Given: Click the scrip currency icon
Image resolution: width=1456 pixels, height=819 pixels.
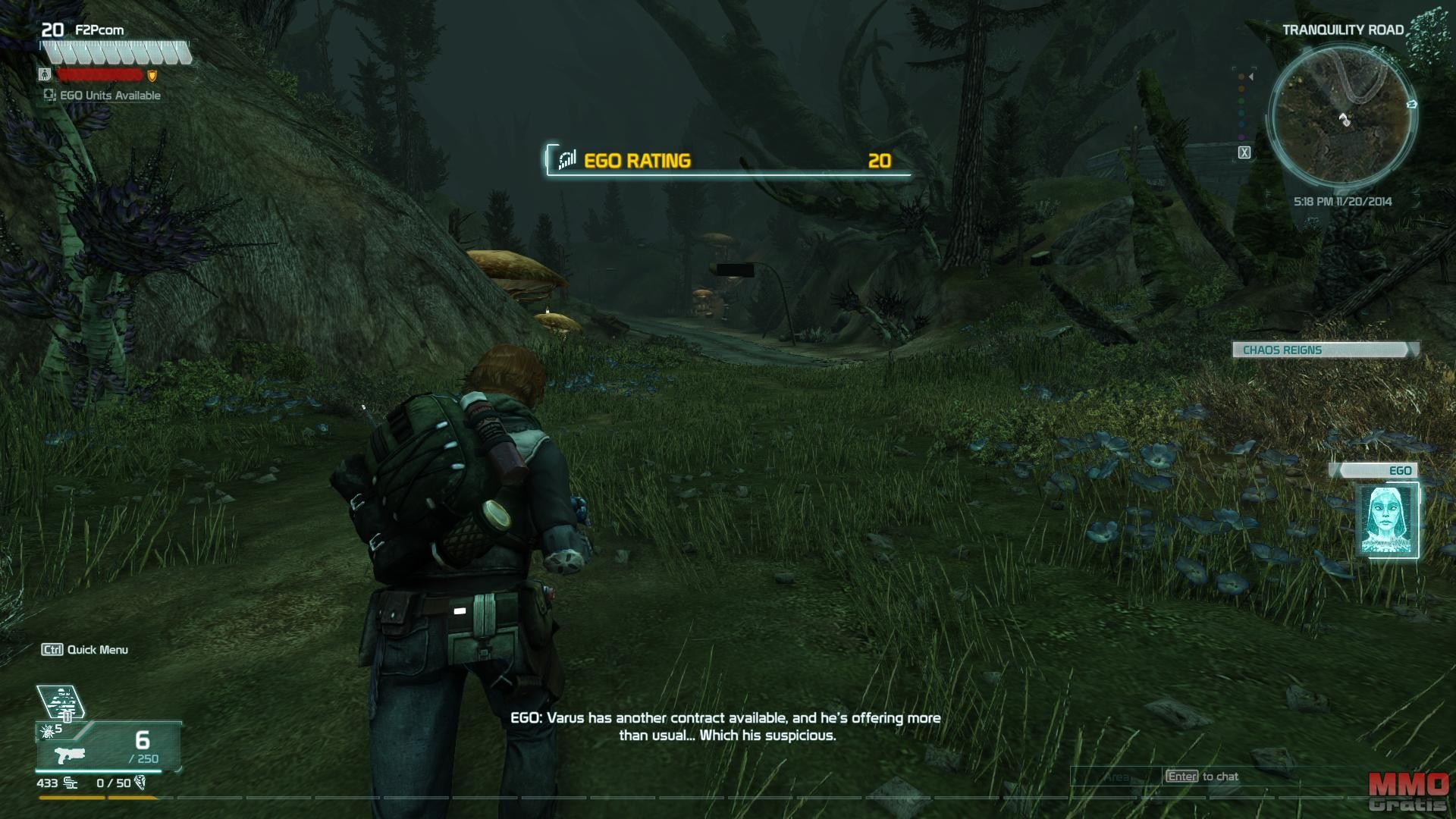Looking at the screenshot, I should click(71, 783).
